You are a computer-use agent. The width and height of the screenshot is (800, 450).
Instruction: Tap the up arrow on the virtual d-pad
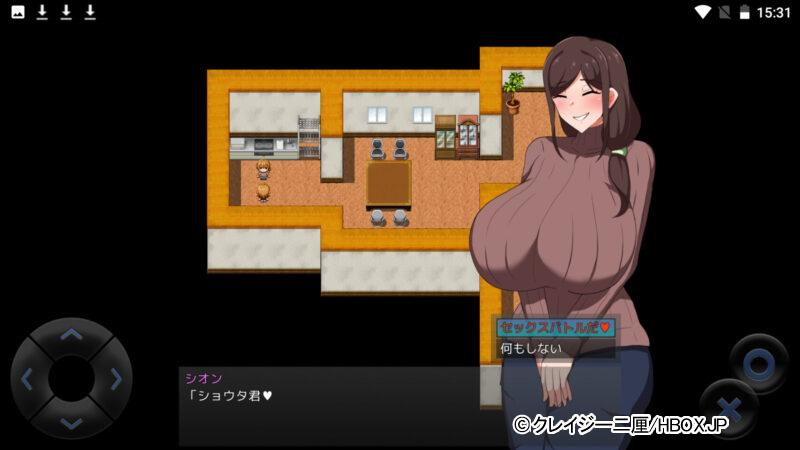[x=71, y=335]
